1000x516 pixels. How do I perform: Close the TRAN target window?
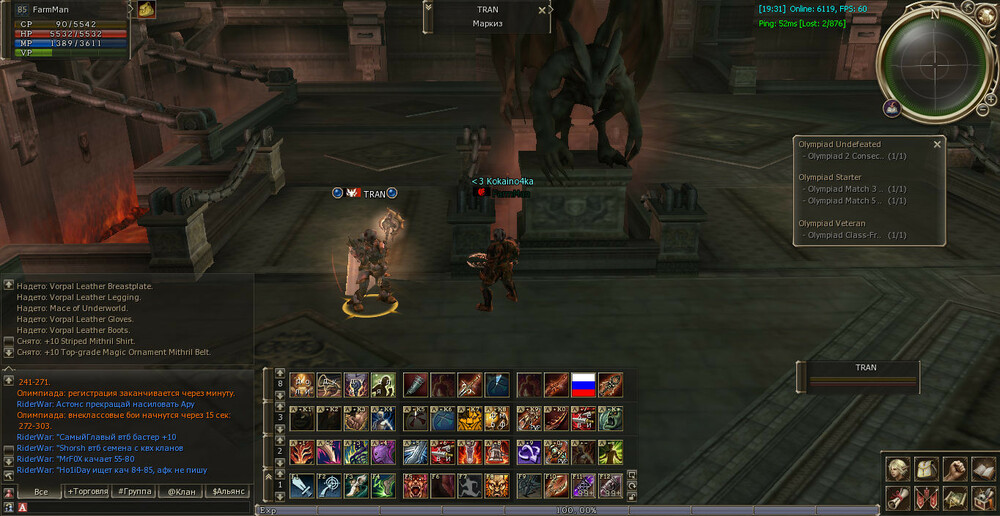tap(543, 10)
